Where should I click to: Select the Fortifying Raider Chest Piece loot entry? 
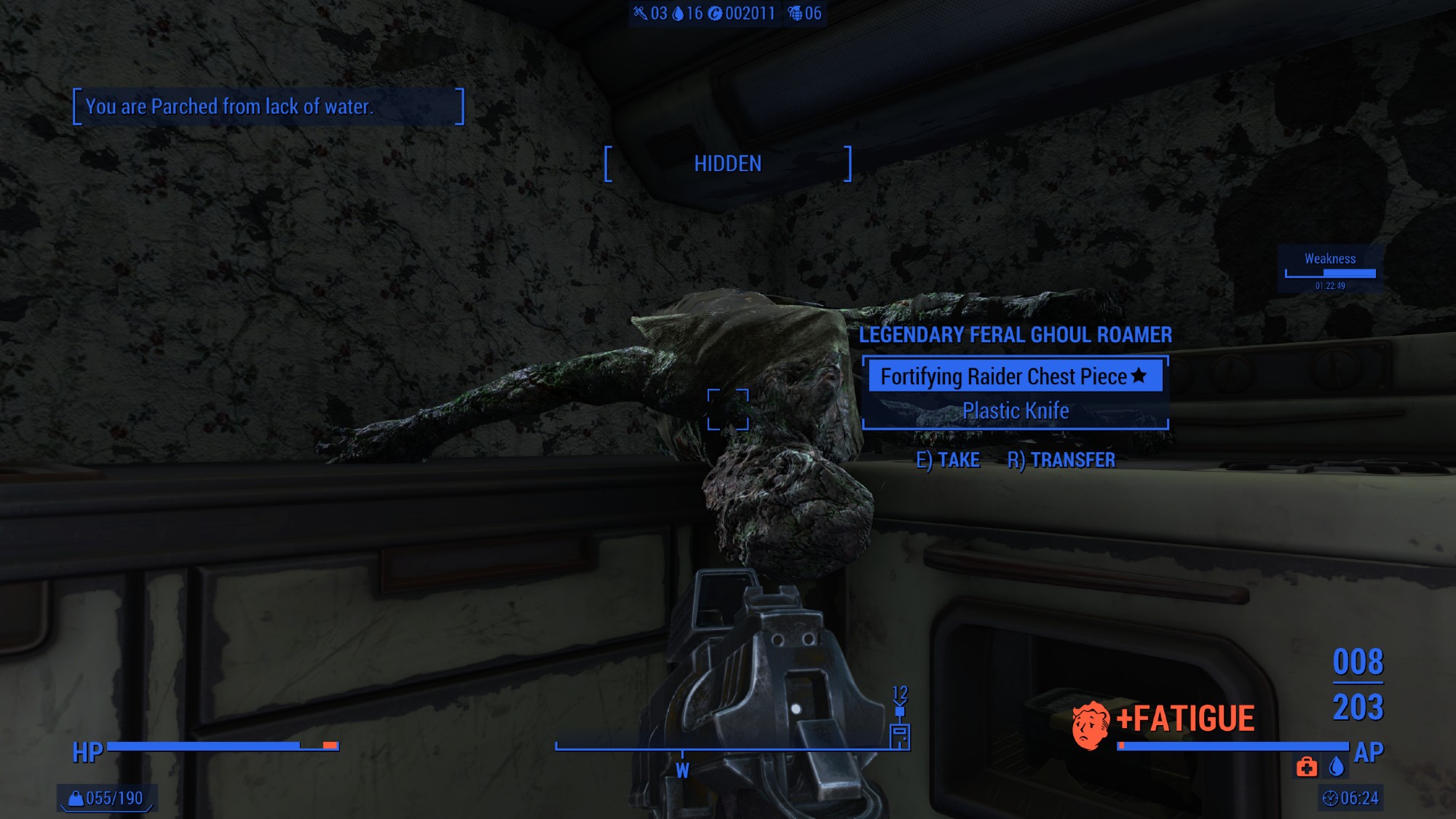point(1014,376)
